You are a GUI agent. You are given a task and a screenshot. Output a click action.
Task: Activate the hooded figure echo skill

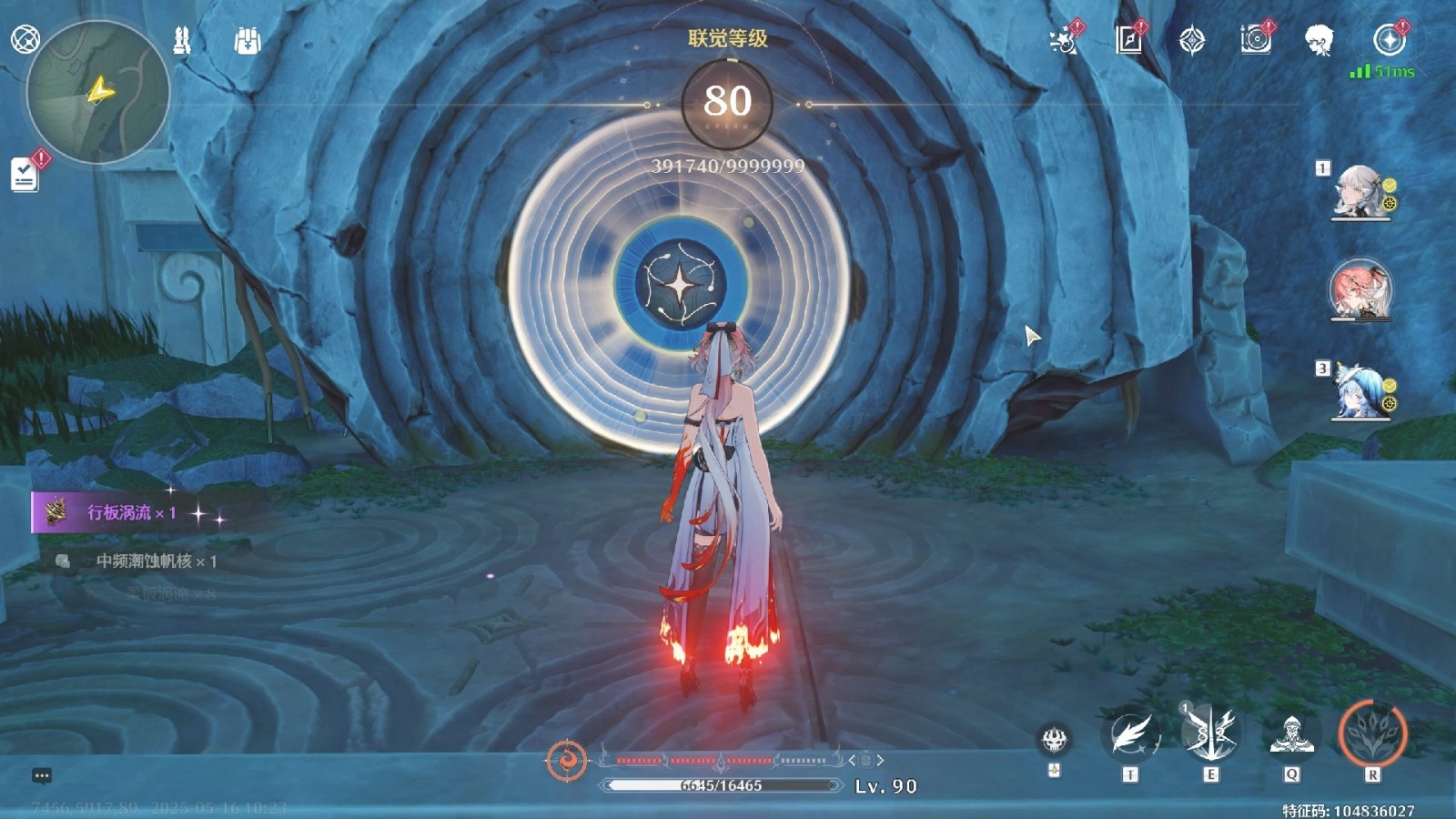coord(1291,733)
